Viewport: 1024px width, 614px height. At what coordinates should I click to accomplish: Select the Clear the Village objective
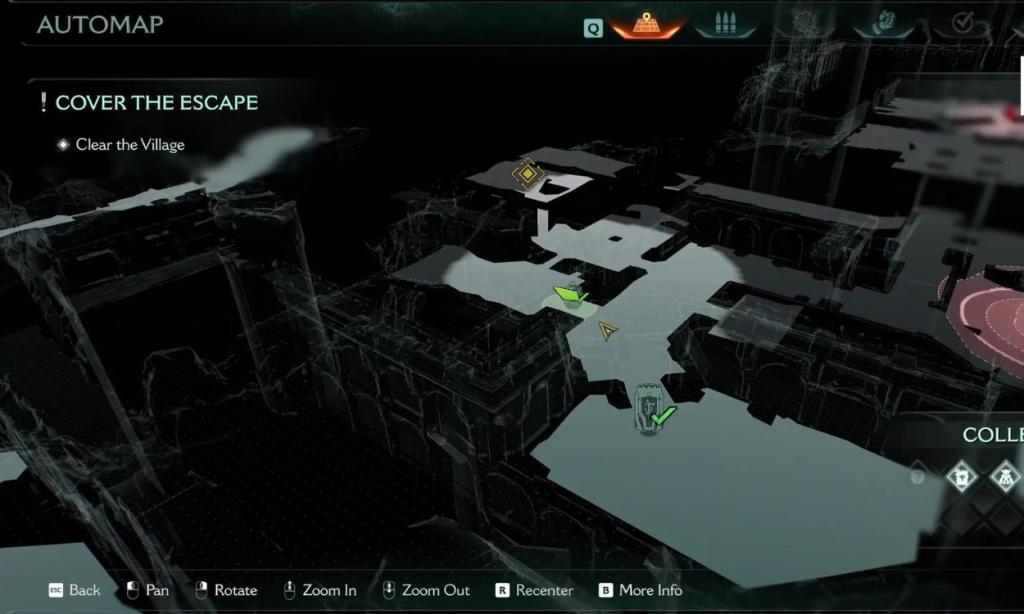130,145
